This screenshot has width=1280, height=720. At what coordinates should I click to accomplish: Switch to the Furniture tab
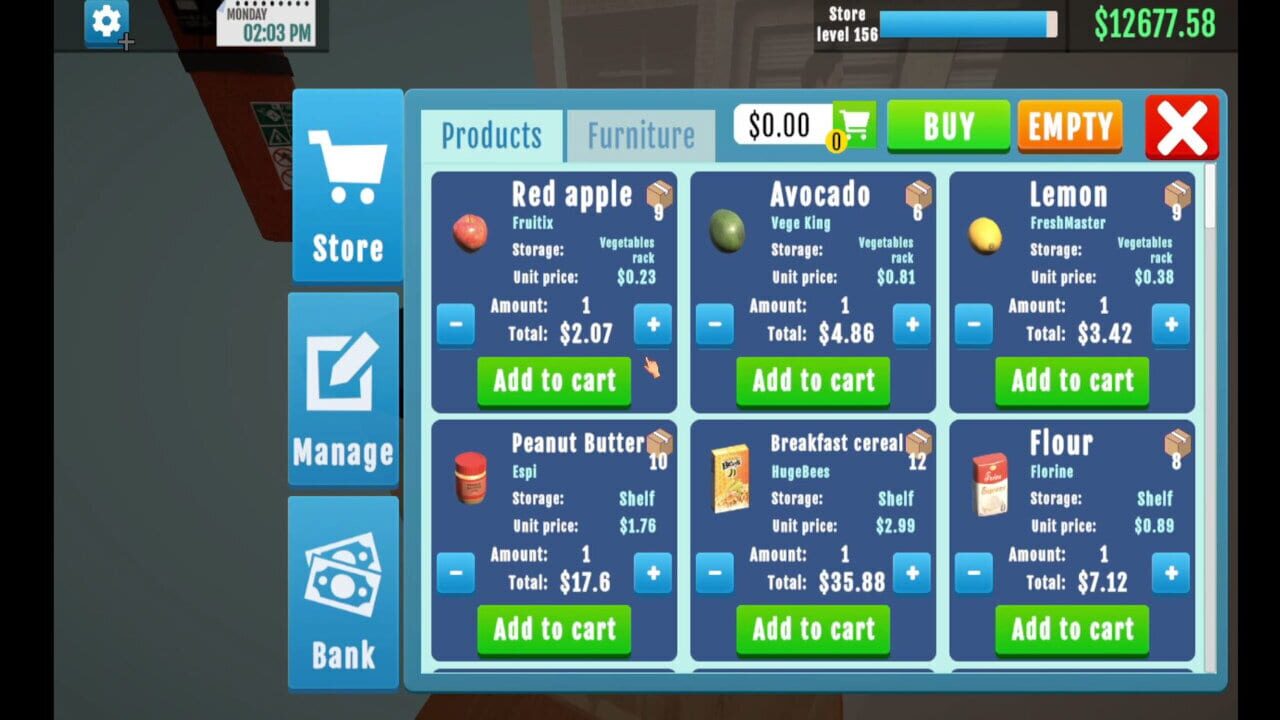(x=640, y=136)
